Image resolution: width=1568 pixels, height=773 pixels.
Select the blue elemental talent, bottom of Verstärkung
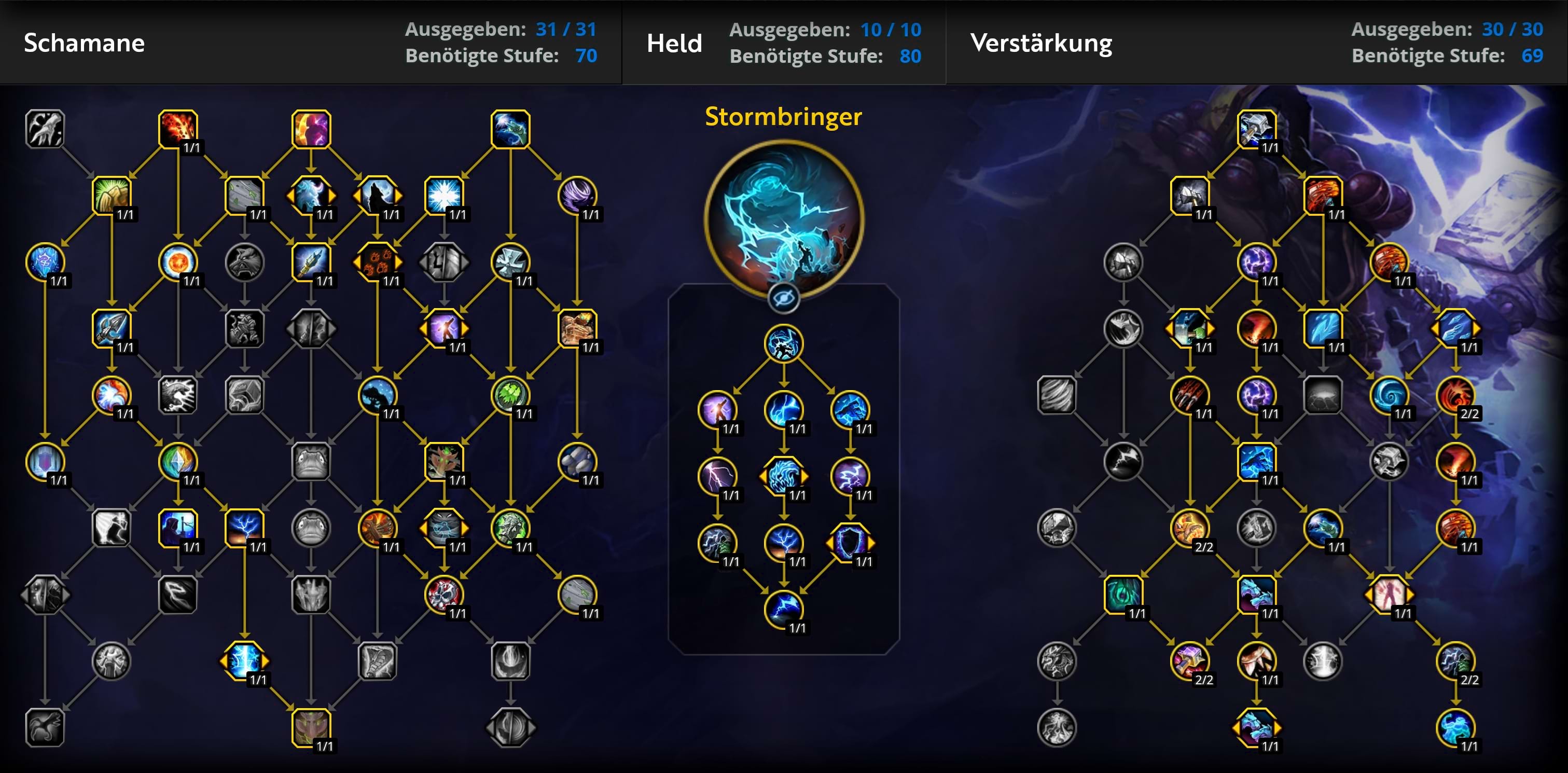[1455, 727]
